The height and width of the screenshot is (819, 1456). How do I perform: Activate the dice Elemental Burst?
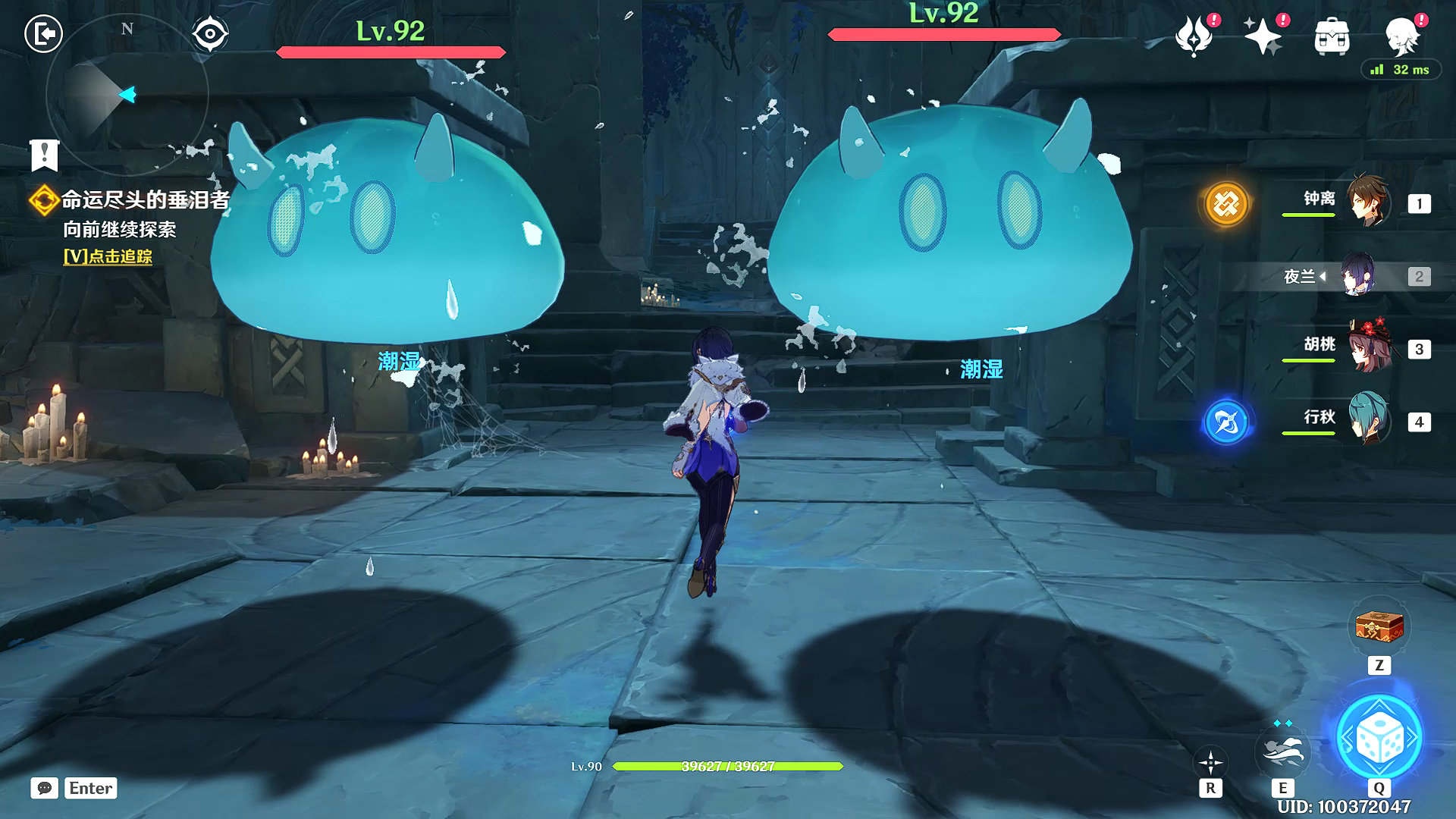click(1379, 738)
